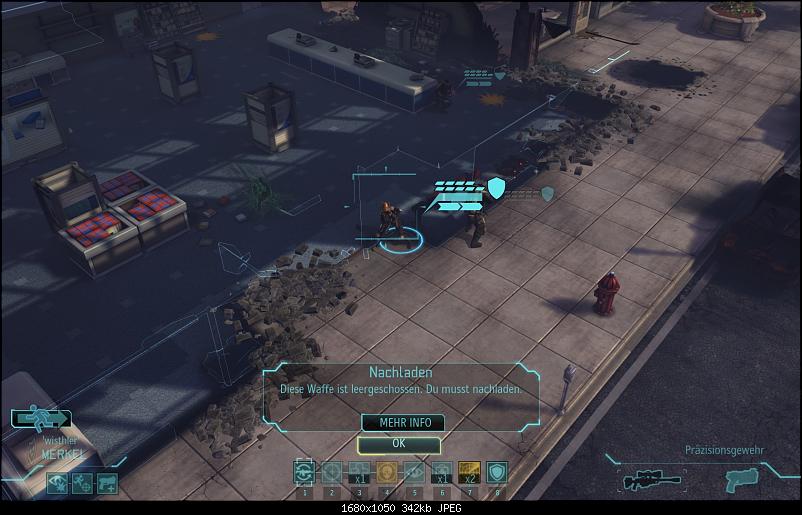This screenshot has height=515, width=802.
Task: Click the running man move indicator
Action: point(41,418)
